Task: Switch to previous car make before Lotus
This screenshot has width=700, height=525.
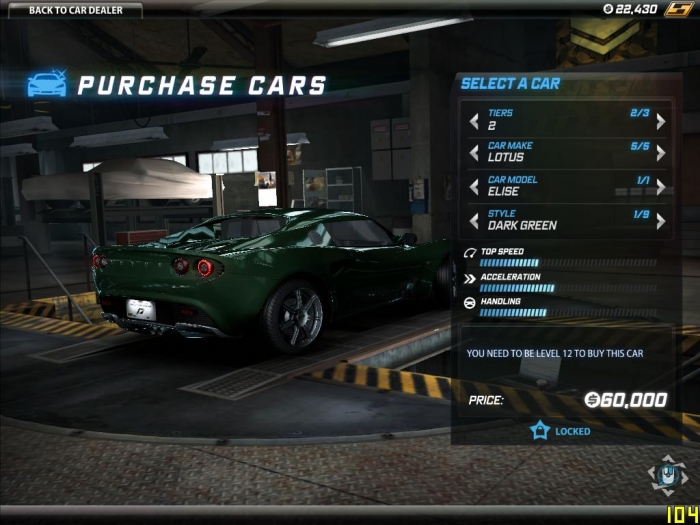Action: (x=474, y=153)
